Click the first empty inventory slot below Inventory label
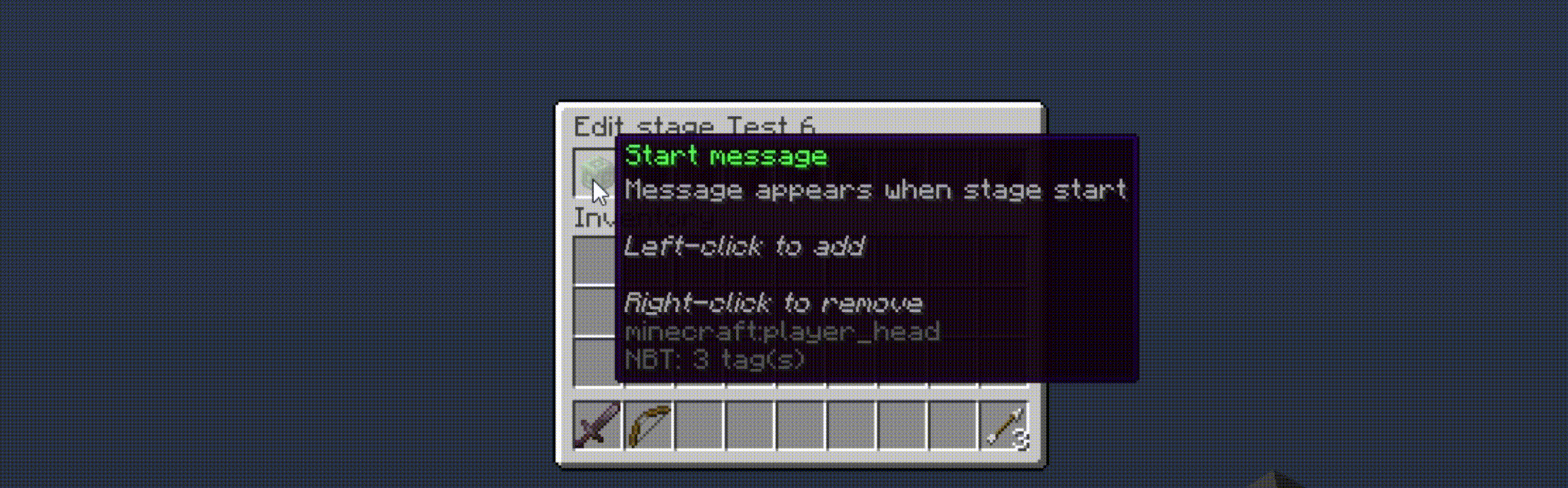This screenshot has width=1568, height=488. [x=597, y=261]
